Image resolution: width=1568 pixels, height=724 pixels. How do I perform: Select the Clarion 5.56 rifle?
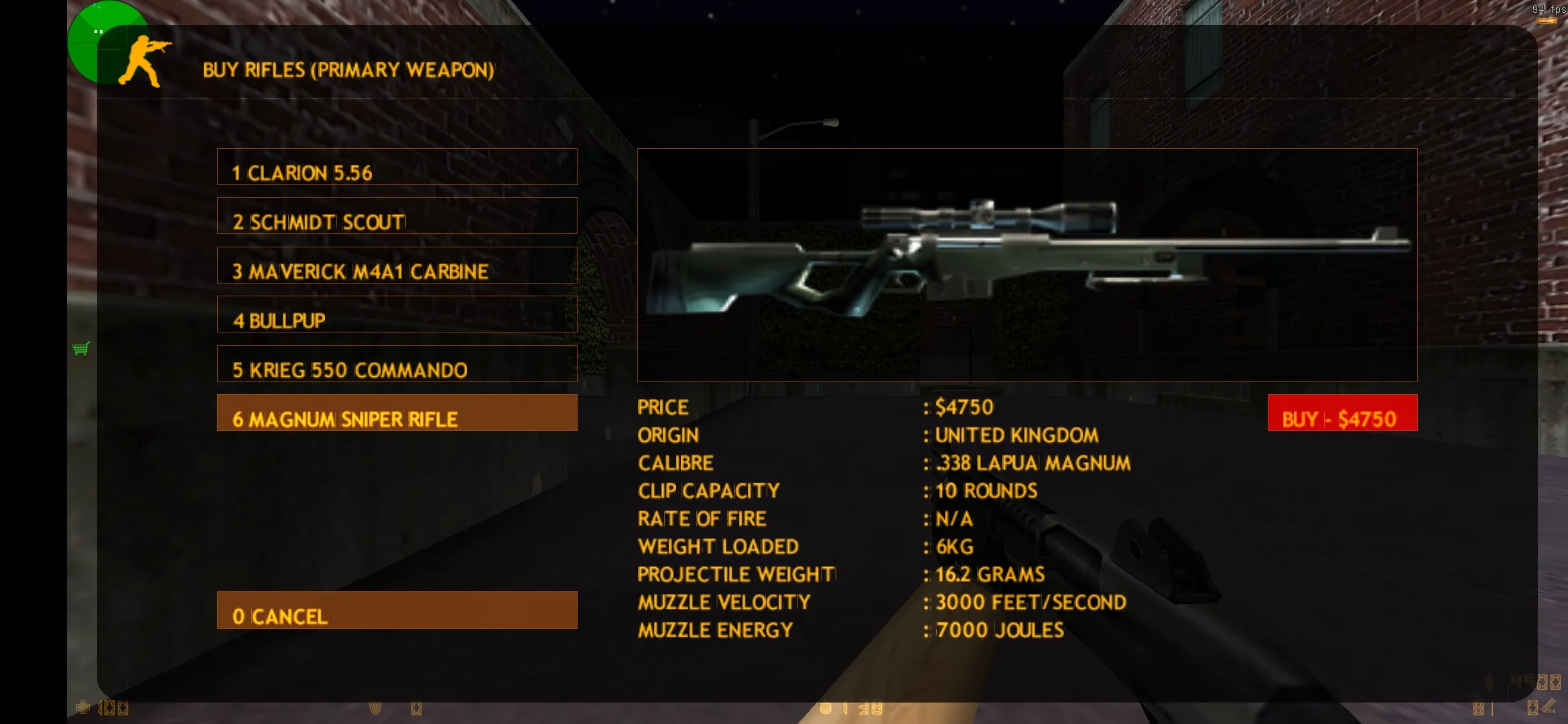(x=397, y=167)
